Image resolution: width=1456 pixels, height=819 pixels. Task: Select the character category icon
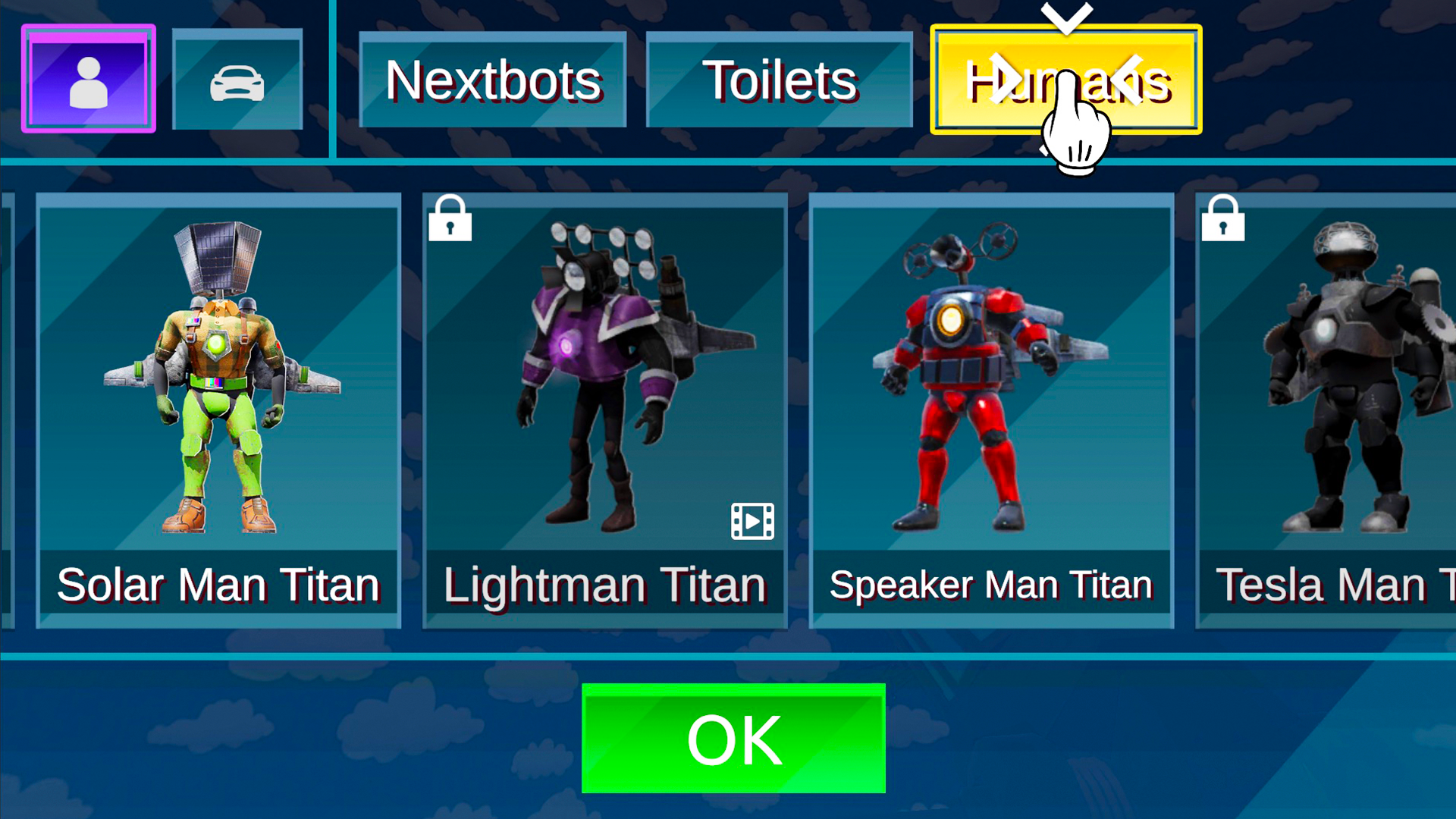point(89,79)
